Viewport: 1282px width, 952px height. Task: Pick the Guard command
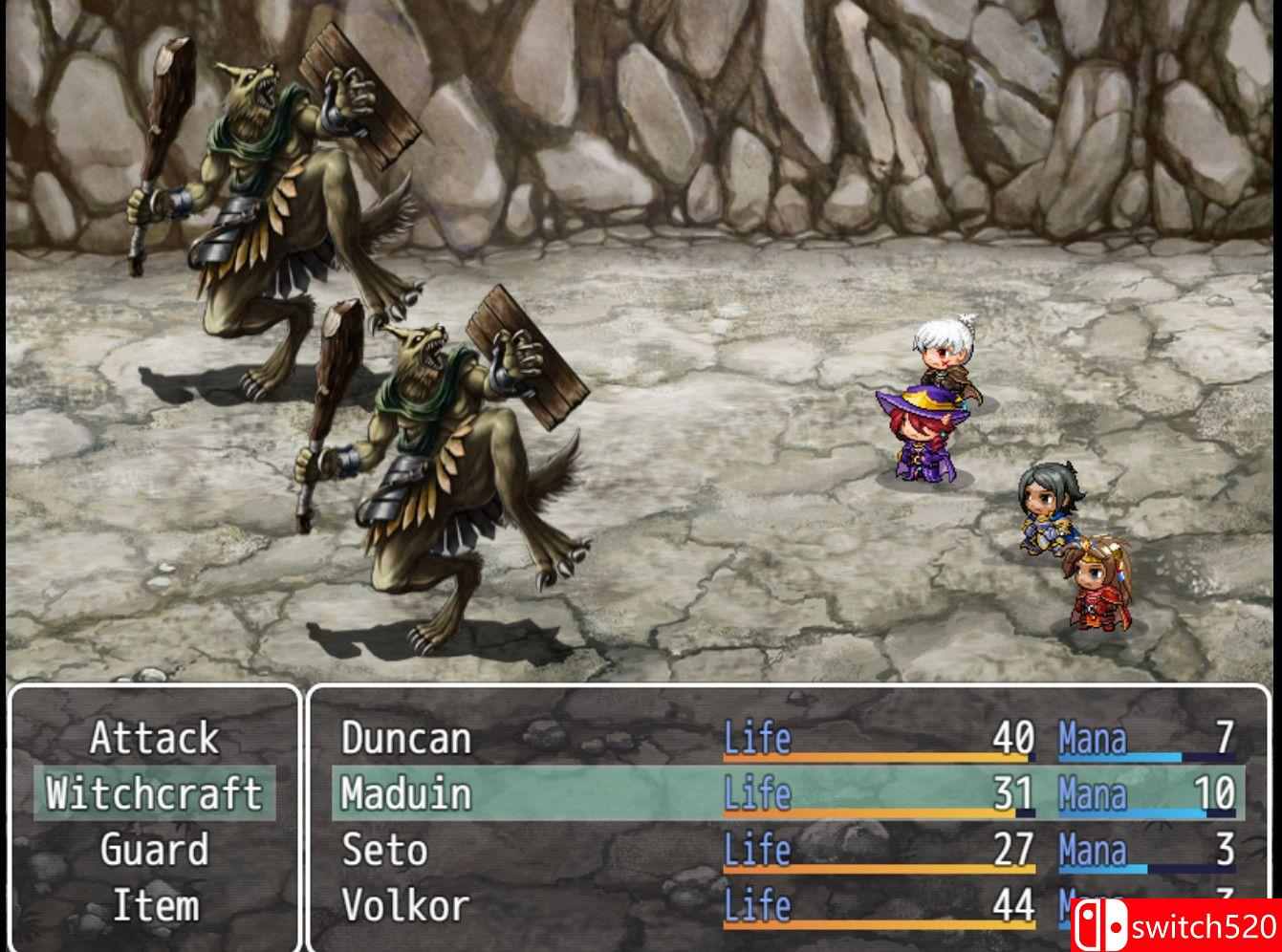click(x=154, y=850)
